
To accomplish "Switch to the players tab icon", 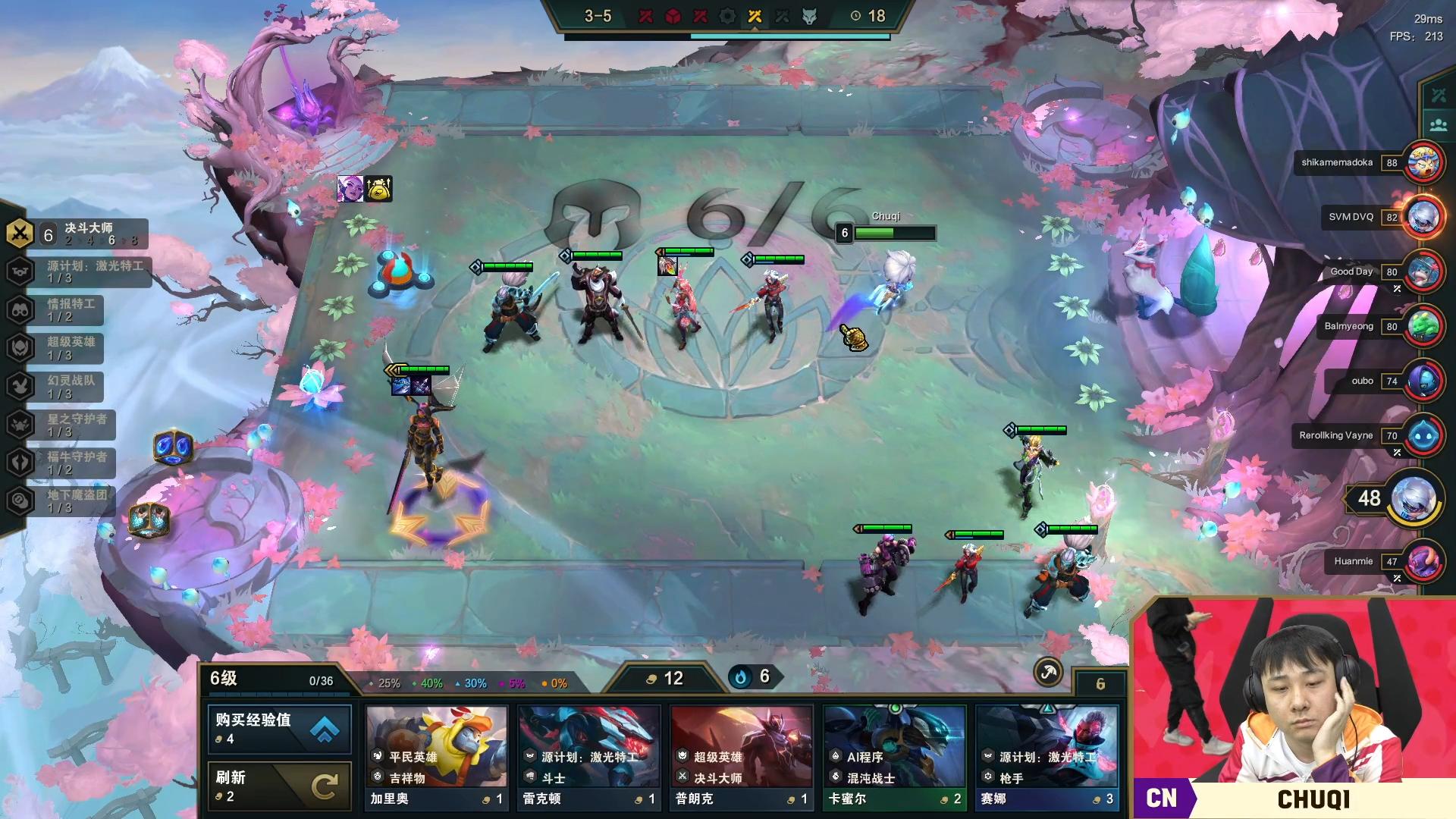I will (x=1439, y=125).
